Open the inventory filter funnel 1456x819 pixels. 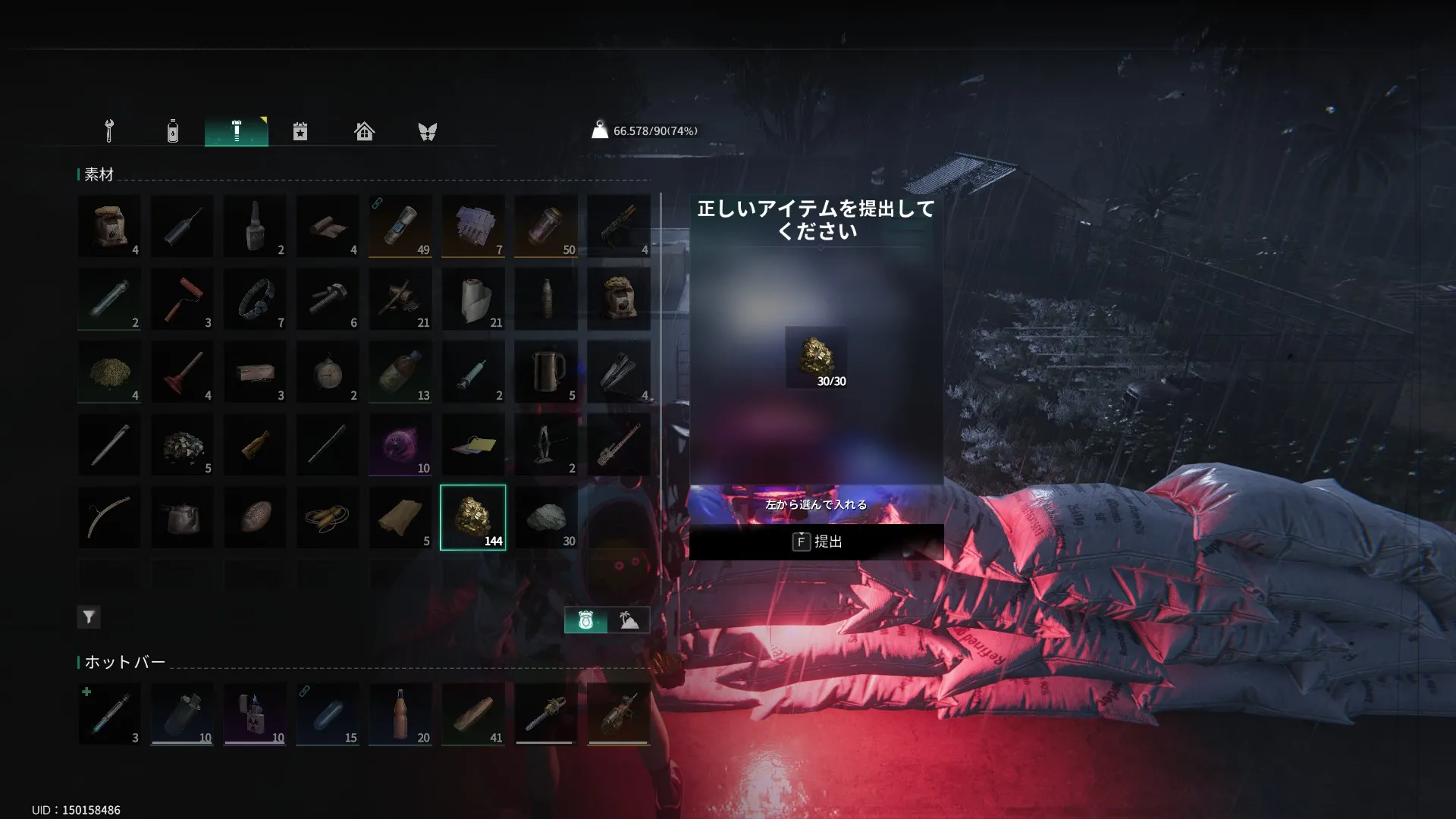click(x=89, y=617)
